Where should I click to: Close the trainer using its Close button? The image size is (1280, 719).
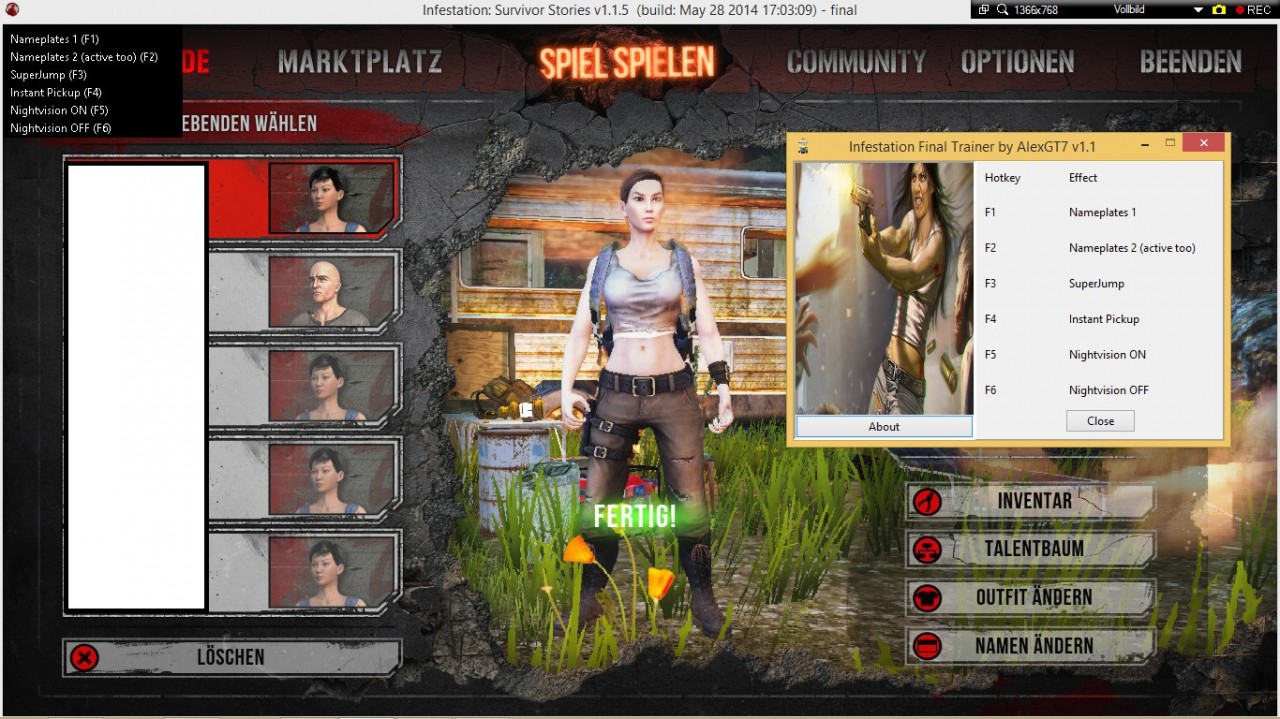coord(1100,421)
